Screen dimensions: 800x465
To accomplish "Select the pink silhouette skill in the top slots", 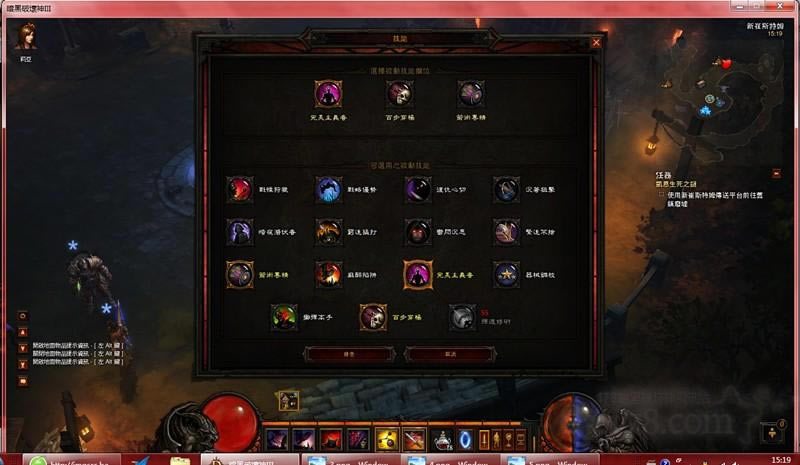I will click(x=328, y=94).
